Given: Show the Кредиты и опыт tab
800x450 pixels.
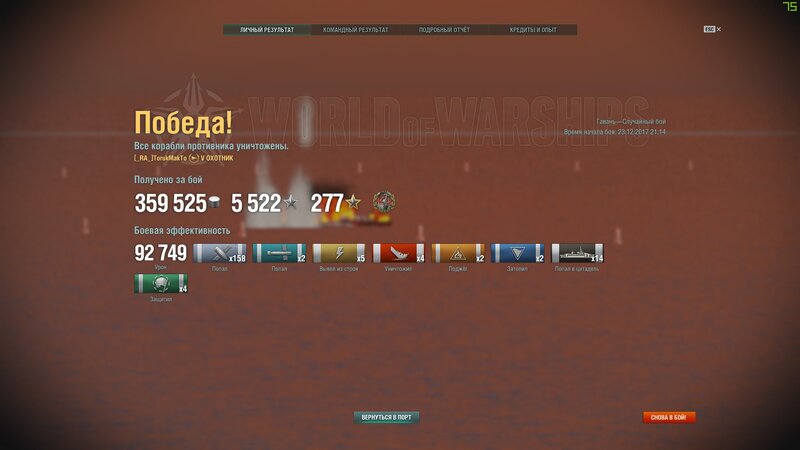Looking at the screenshot, I should [x=533, y=30].
